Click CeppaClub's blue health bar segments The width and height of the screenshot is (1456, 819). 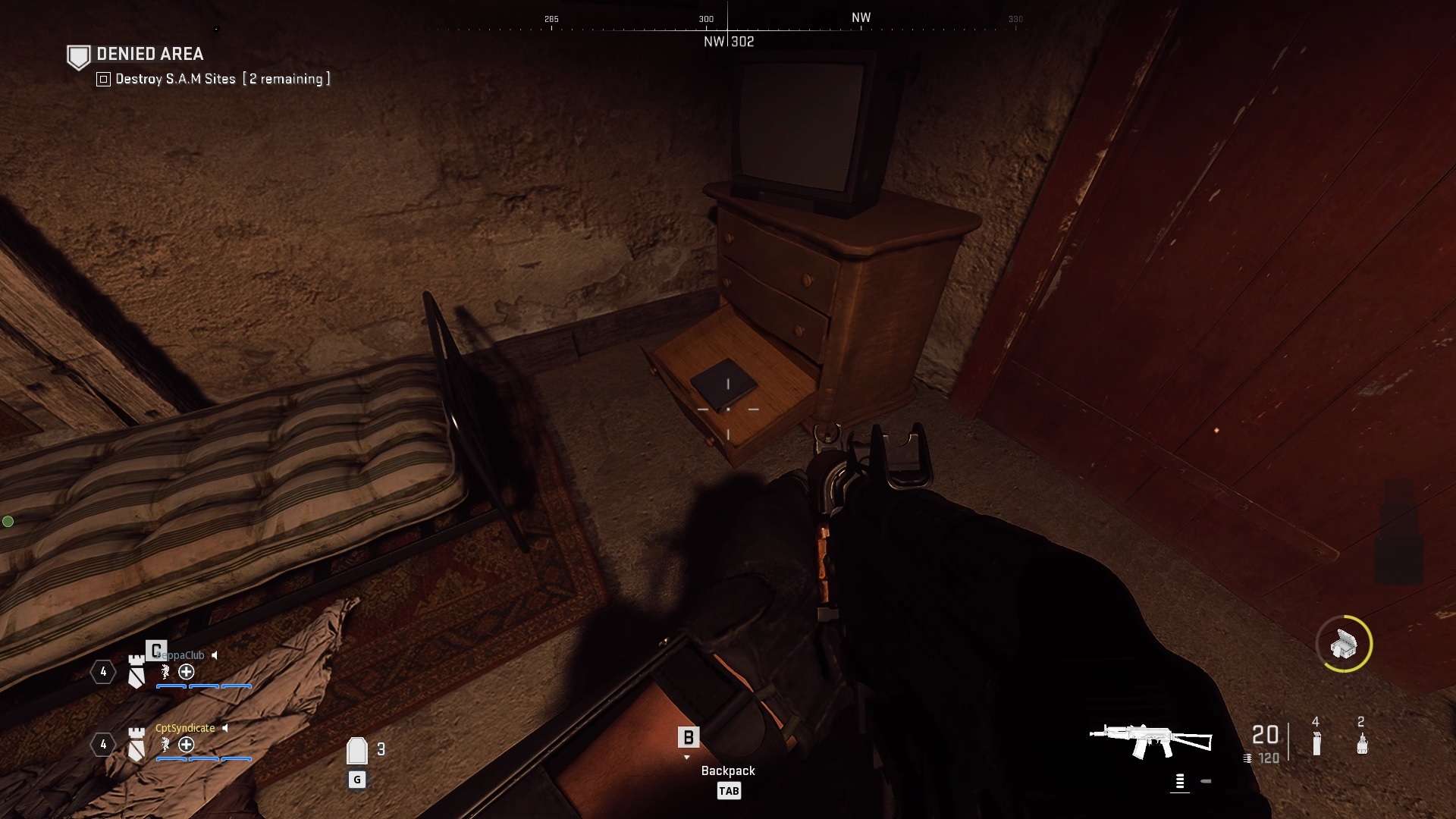tap(202, 686)
